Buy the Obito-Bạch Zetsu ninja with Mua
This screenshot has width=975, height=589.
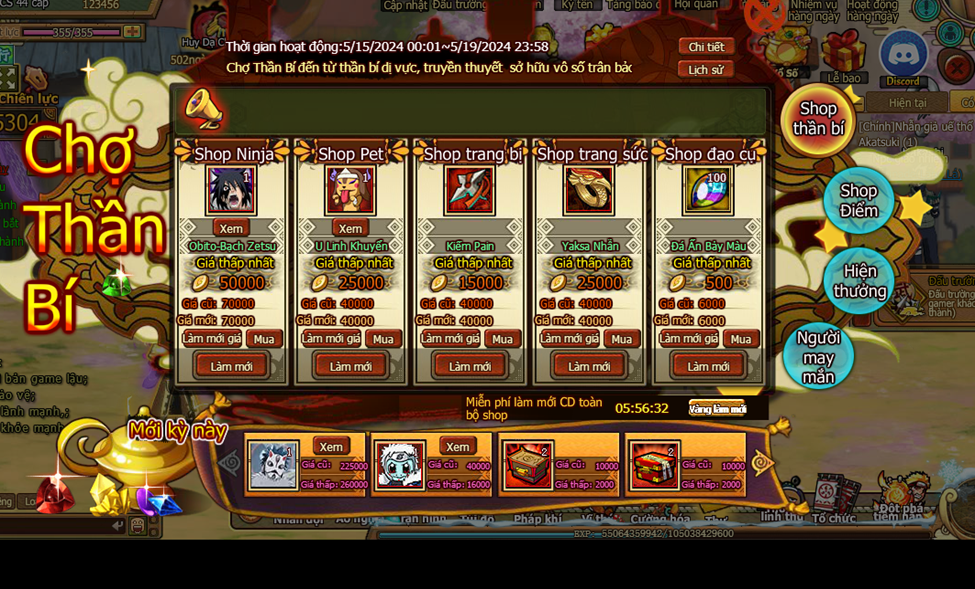264,339
